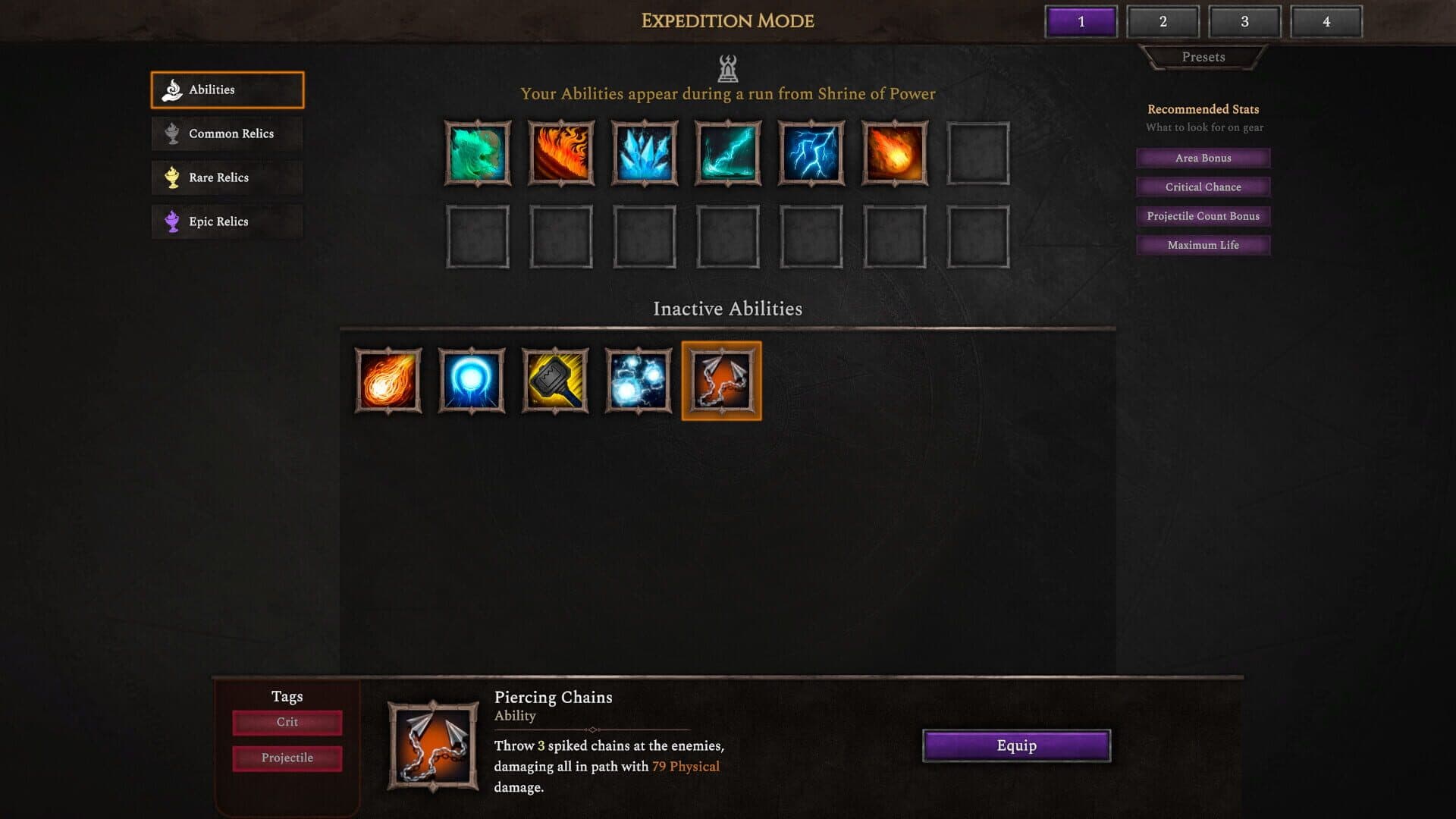Open the Rare Relics category
The image size is (1456, 819).
[x=227, y=177]
